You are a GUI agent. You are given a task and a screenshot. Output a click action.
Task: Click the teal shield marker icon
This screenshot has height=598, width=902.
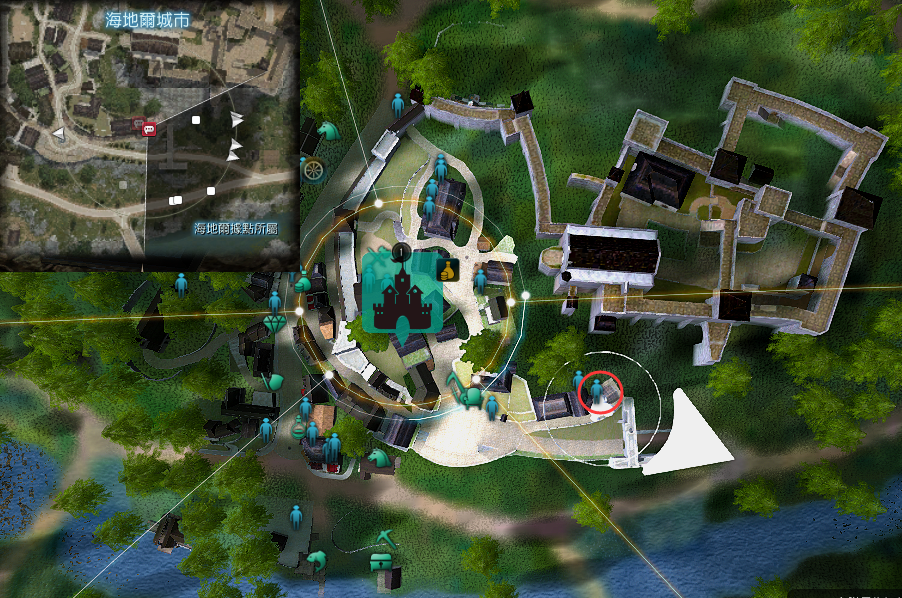coord(272,381)
